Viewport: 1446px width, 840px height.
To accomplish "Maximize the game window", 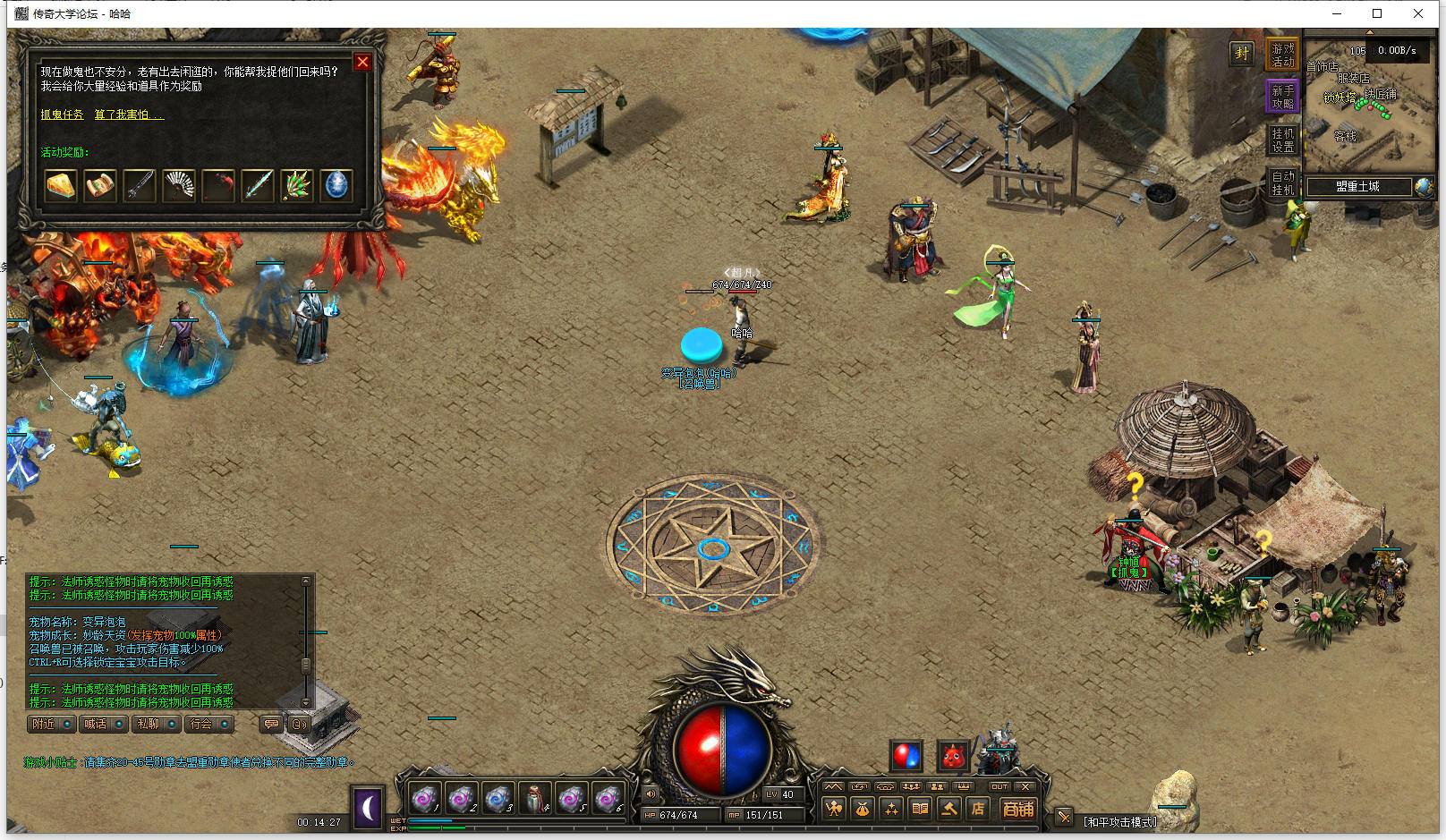I will [1377, 13].
